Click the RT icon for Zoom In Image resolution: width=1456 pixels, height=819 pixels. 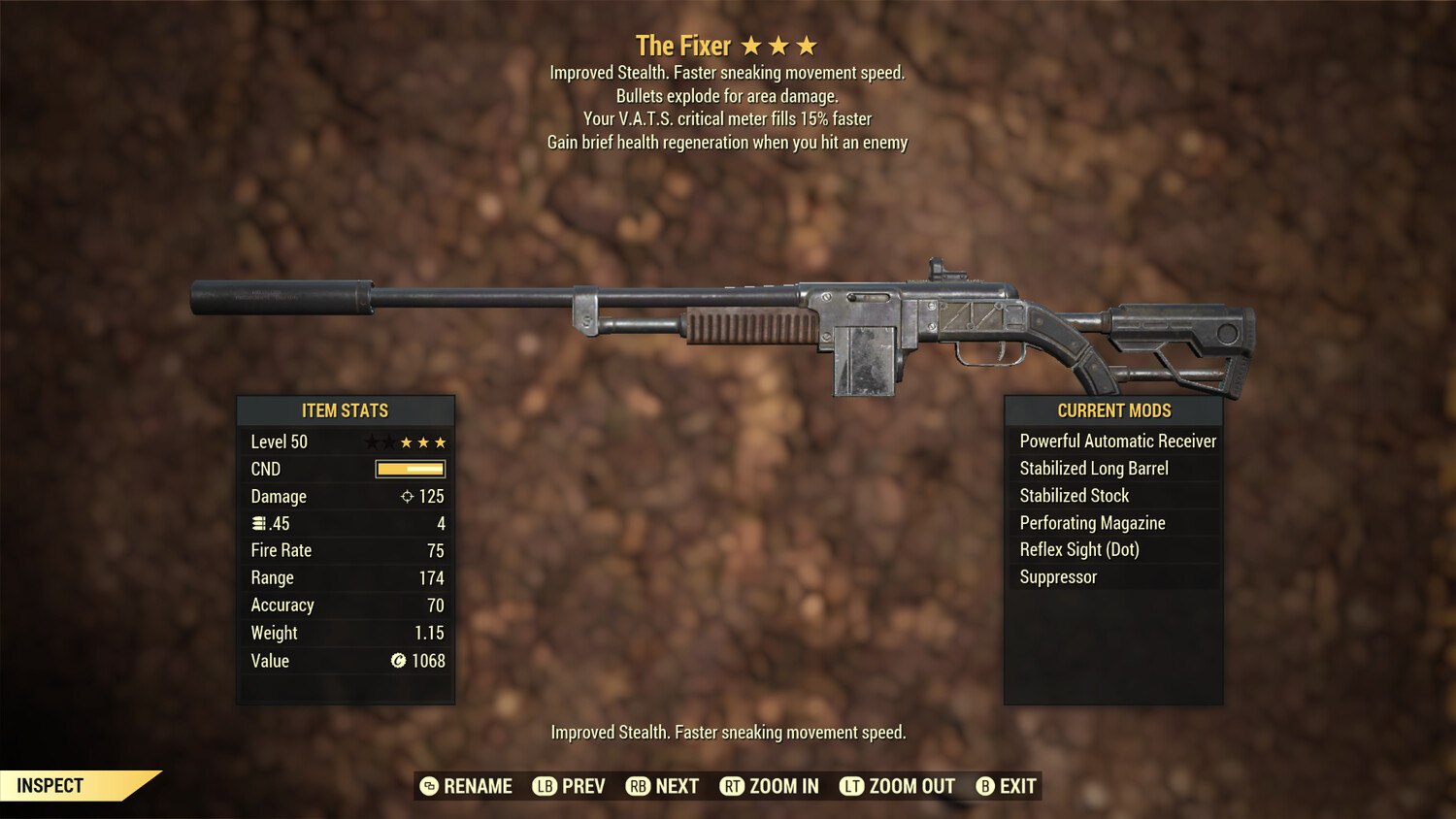point(732,786)
